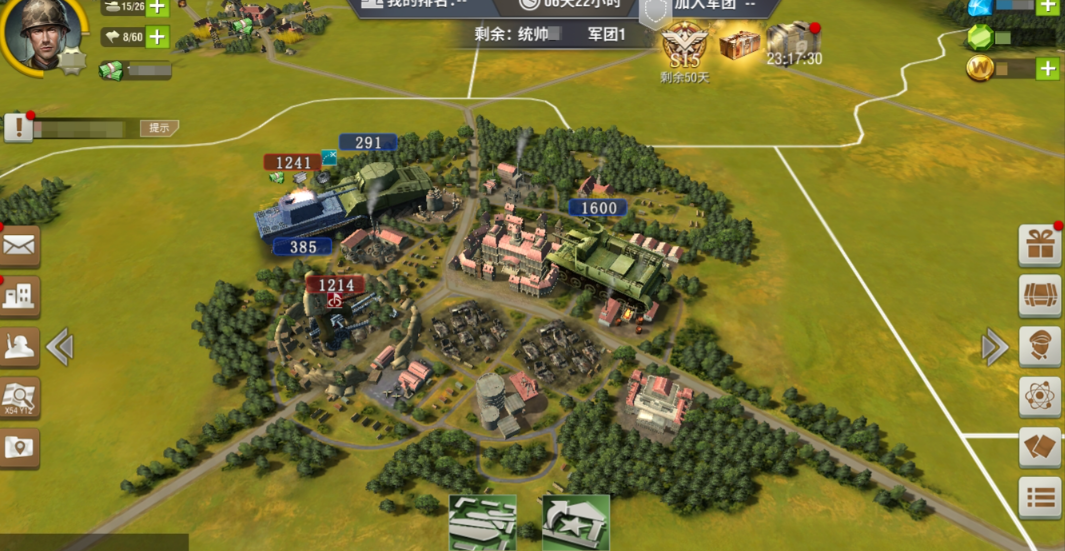Image resolution: width=1065 pixels, height=551 pixels.
Task: Open the officer commander menu
Action: coord(1040,347)
